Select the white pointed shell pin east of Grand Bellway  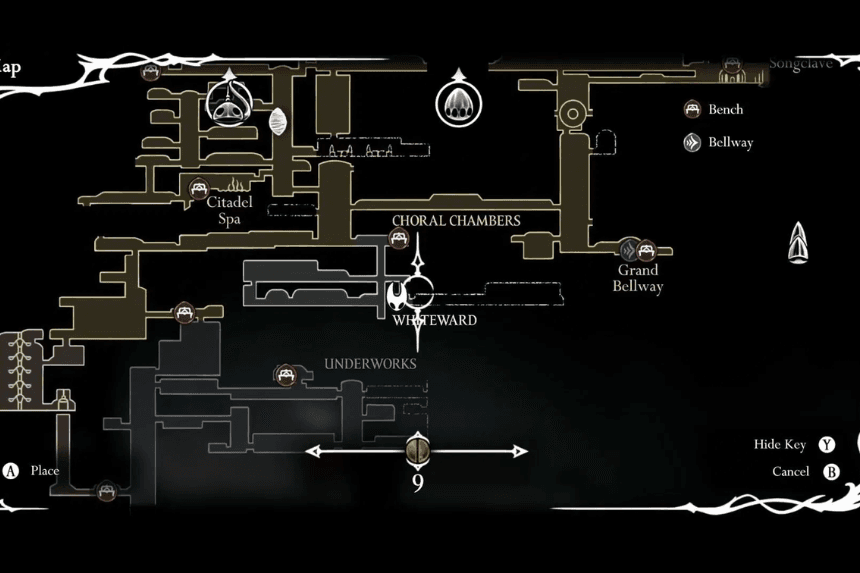point(799,244)
